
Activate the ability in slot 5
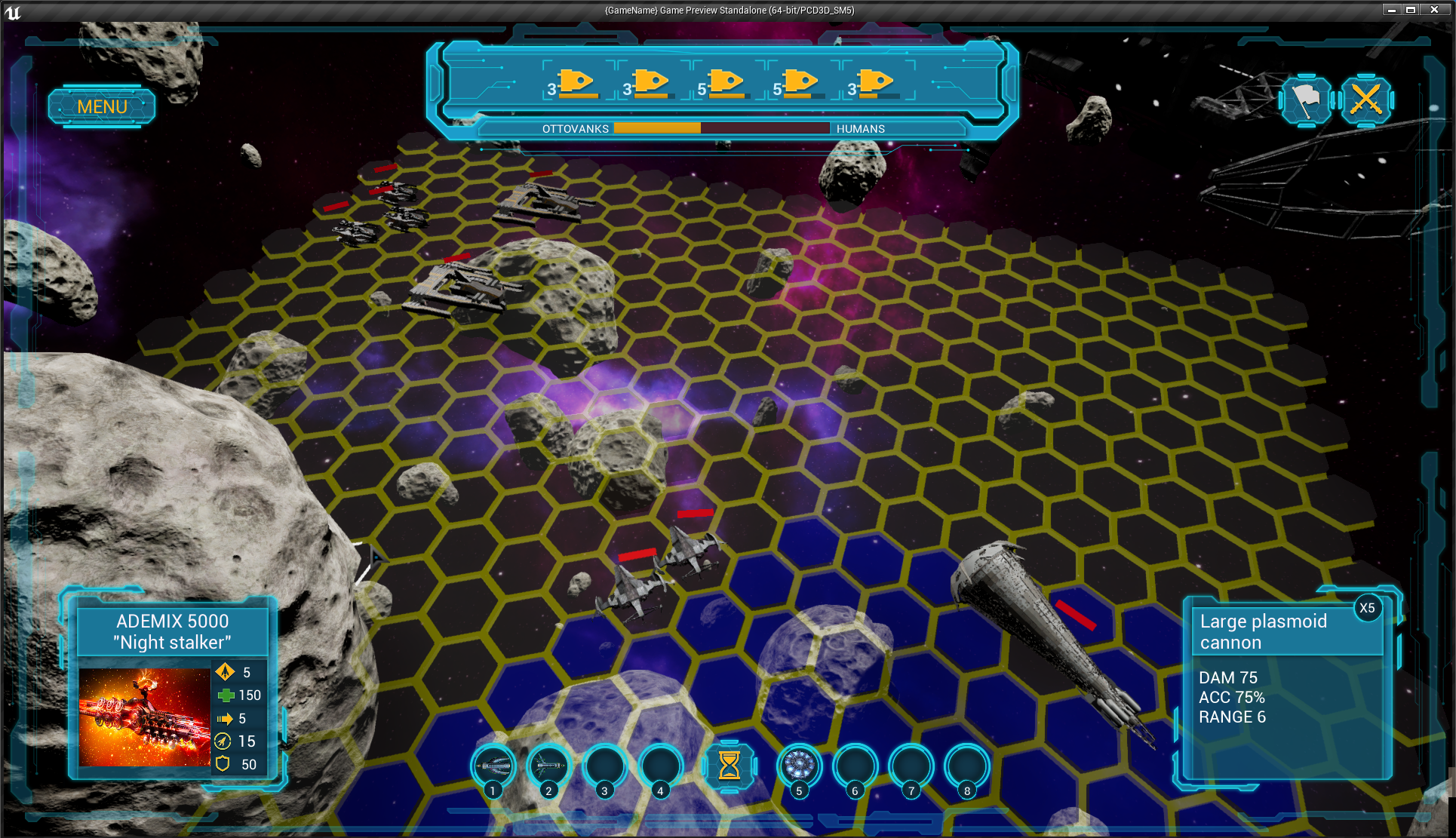(x=799, y=766)
